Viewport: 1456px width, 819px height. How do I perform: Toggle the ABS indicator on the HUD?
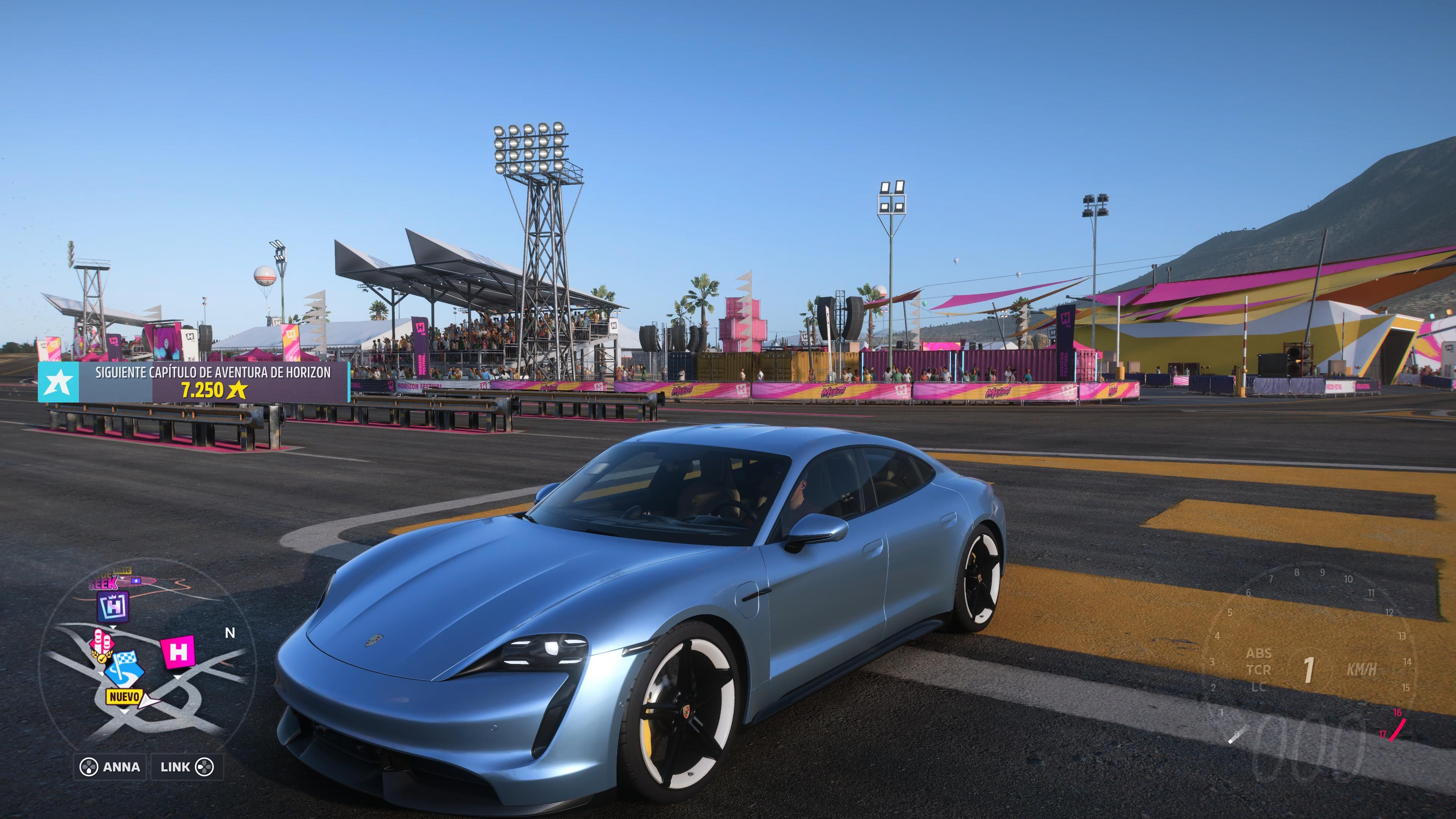(x=1259, y=654)
